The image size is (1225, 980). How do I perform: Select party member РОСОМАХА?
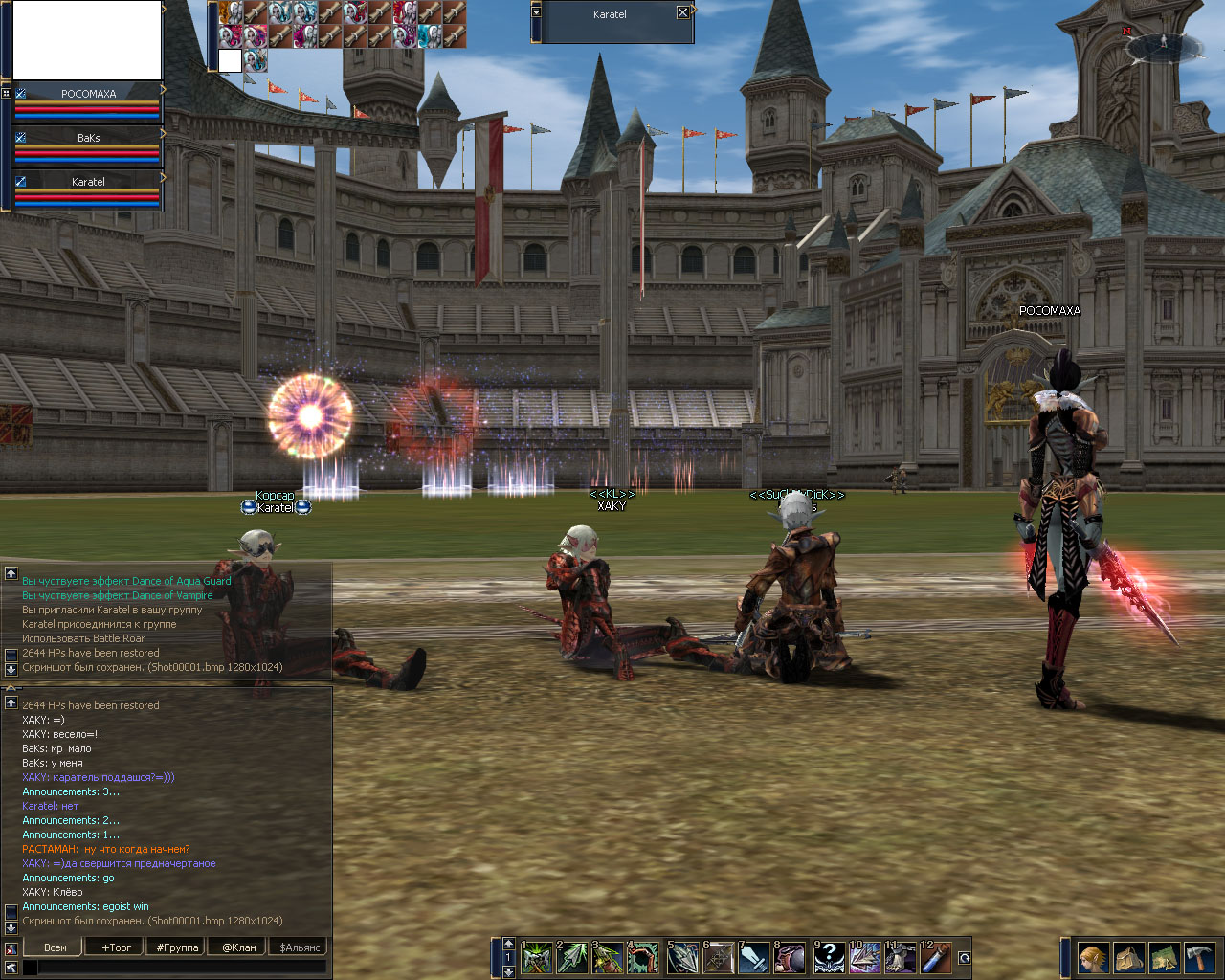(88, 94)
